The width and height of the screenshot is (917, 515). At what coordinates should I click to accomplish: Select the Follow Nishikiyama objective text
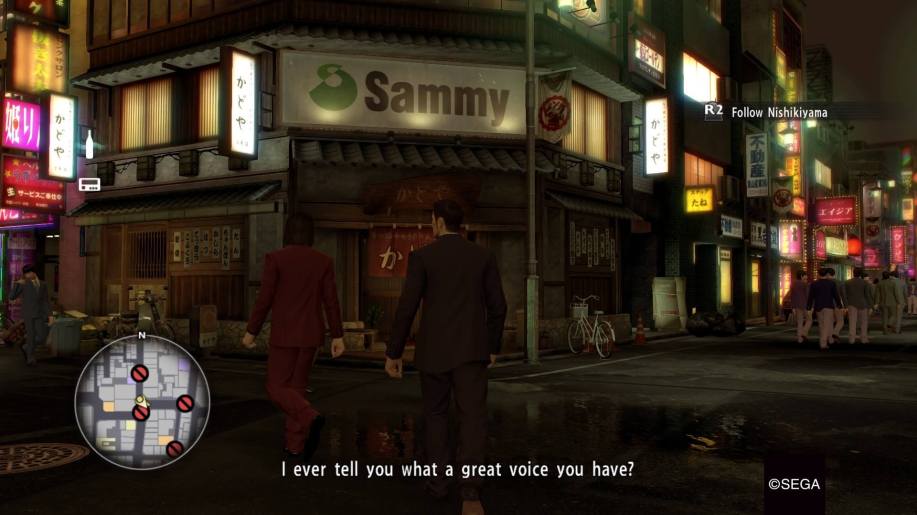[779, 113]
